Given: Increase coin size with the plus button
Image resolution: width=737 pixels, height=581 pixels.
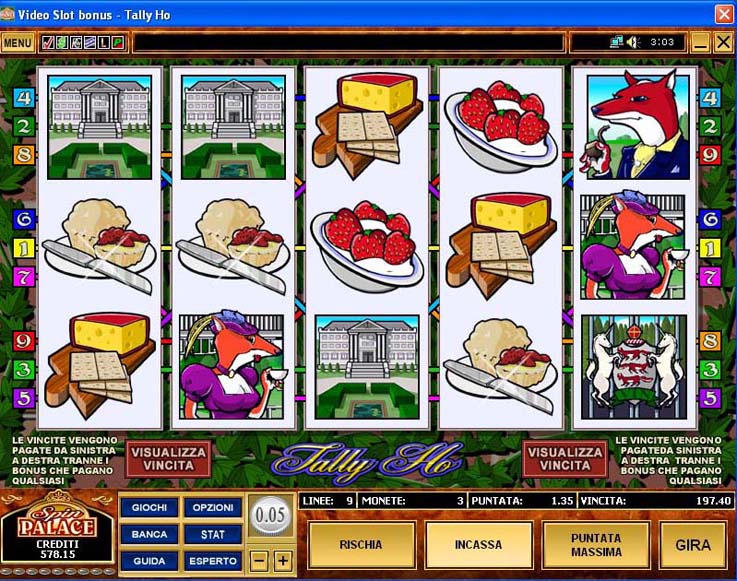Looking at the screenshot, I should pyautogui.click(x=283, y=561).
